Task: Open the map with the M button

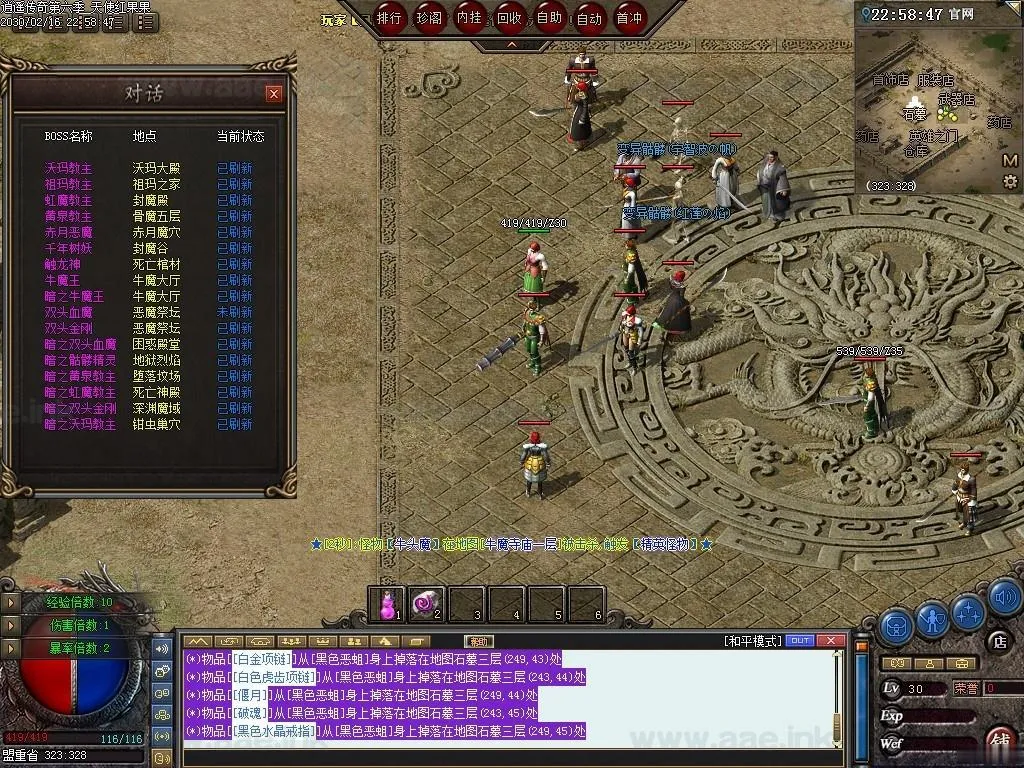Action: pos(1010,160)
